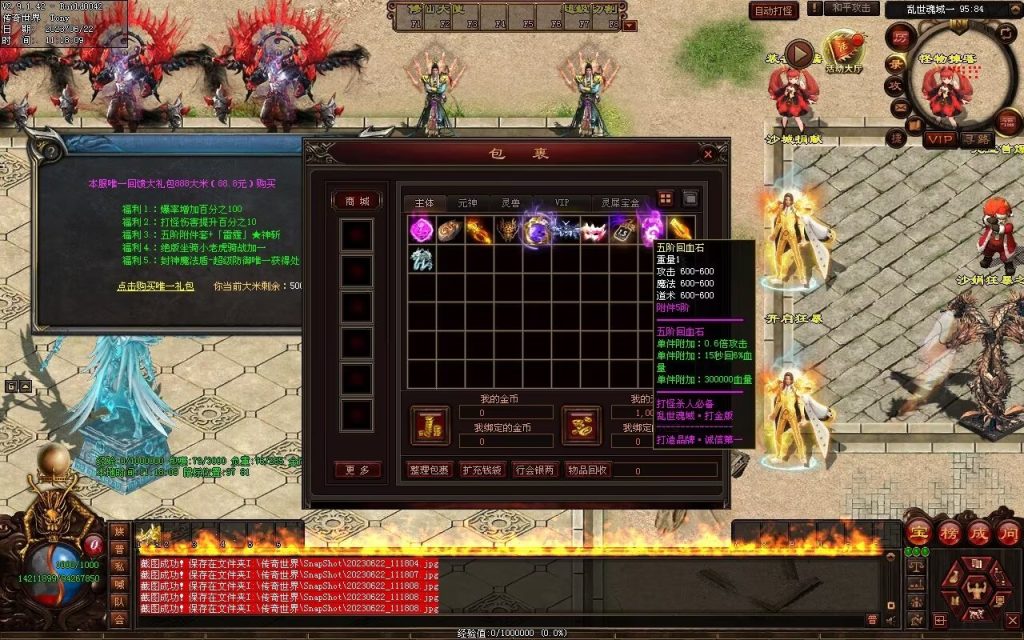Select the pink round gem item
Screen dimensions: 1024x640
pyautogui.click(x=421, y=229)
